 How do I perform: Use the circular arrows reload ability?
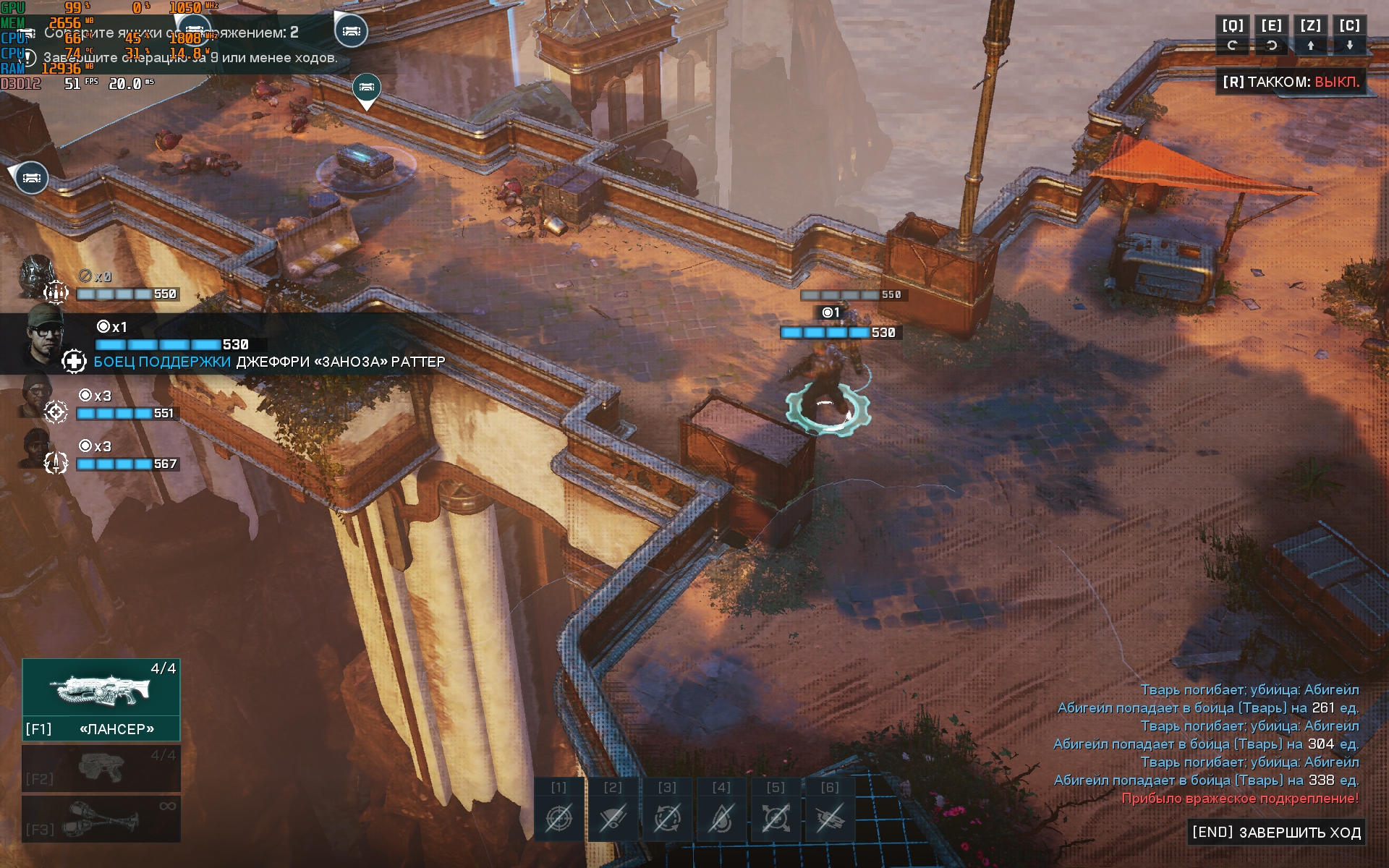point(667,817)
